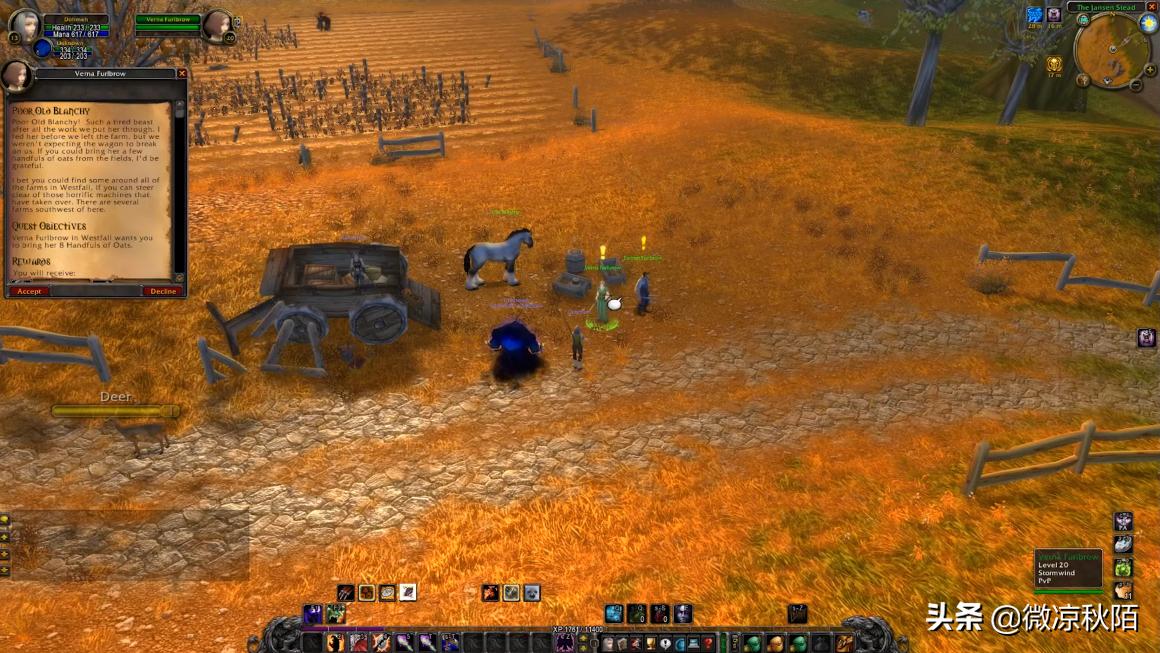
Task: Decline Verna Furlbrow's quest
Action: pos(163,291)
